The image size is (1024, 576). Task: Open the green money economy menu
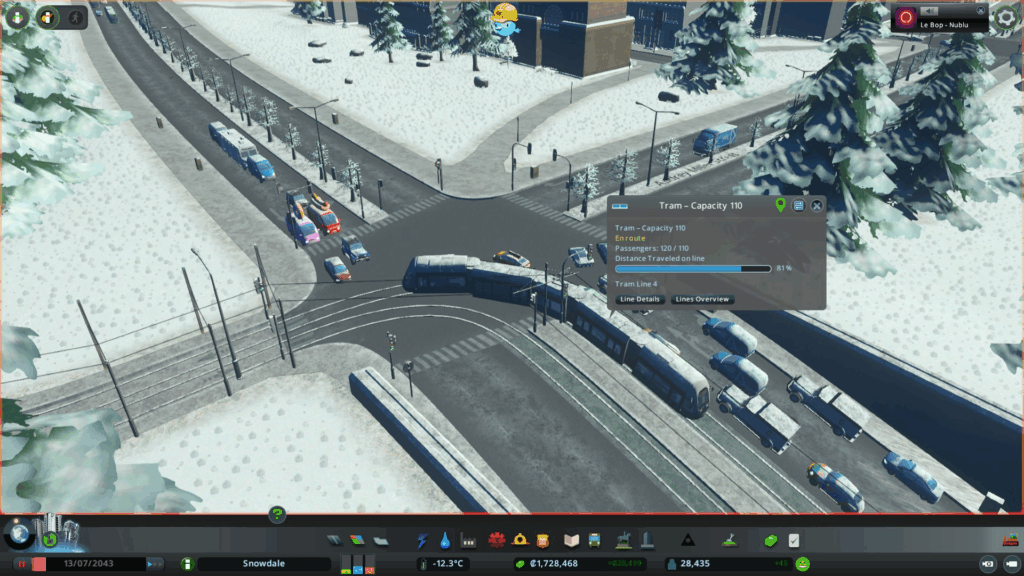(771, 541)
